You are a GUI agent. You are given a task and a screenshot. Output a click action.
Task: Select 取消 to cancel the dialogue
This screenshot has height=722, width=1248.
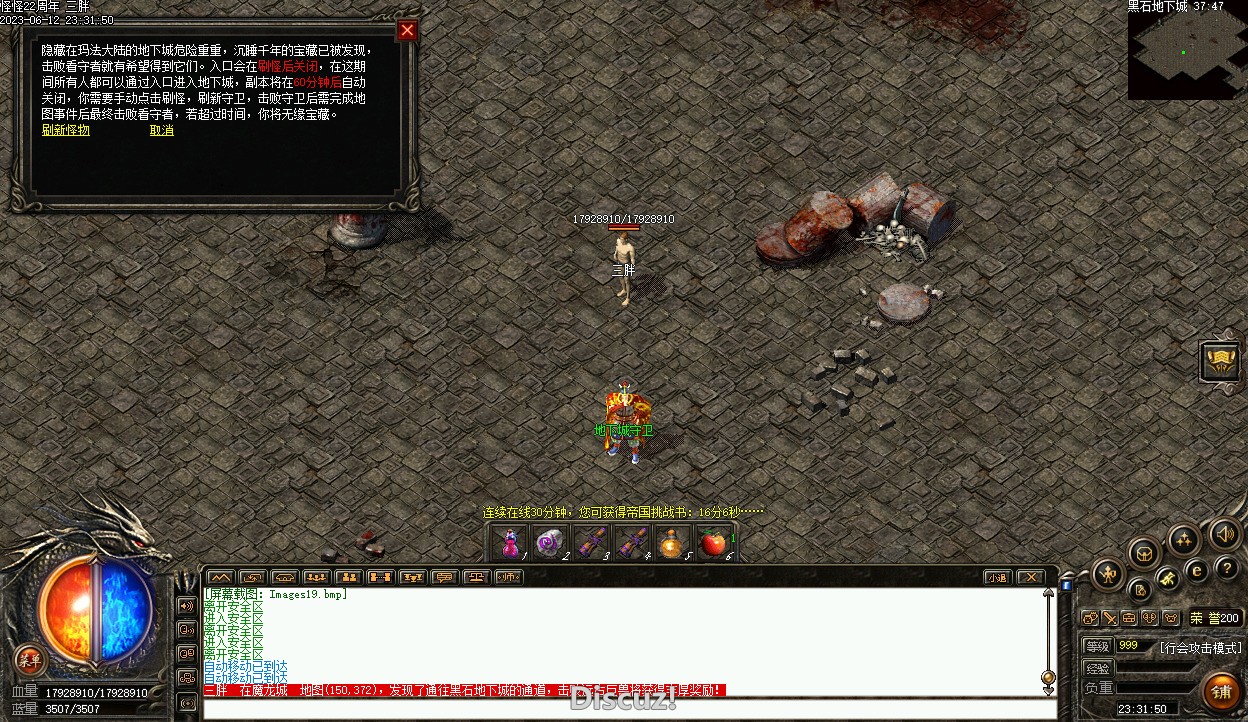[x=162, y=130]
